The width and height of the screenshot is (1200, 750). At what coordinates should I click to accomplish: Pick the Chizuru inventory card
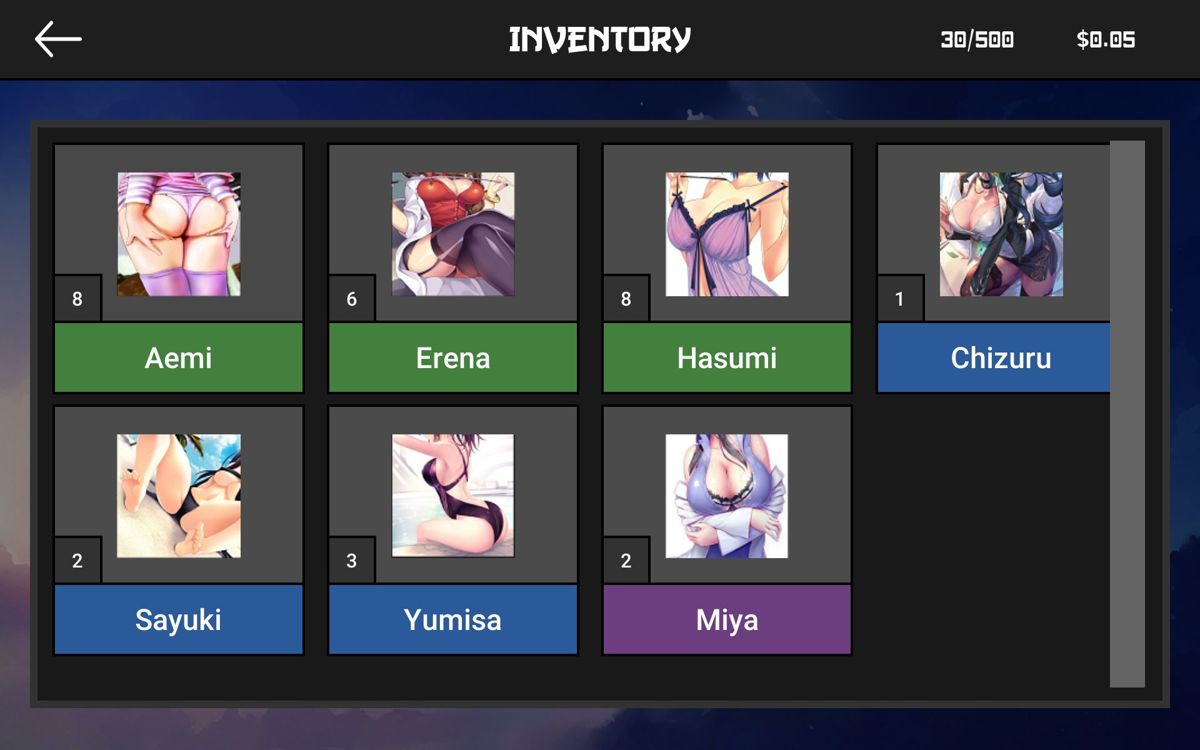click(x=995, y=268)
